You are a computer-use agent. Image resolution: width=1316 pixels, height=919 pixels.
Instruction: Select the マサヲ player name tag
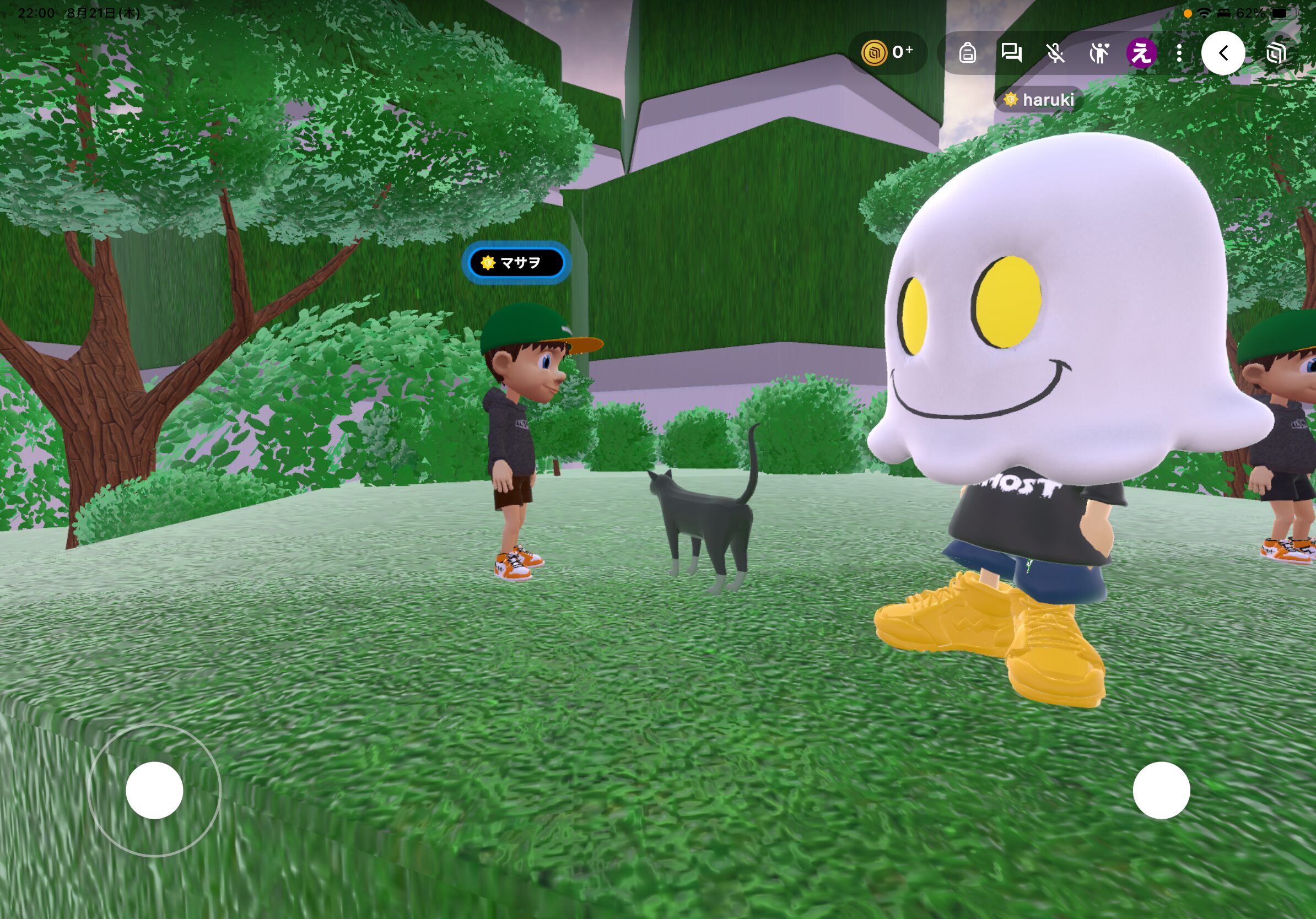point(516,263)
